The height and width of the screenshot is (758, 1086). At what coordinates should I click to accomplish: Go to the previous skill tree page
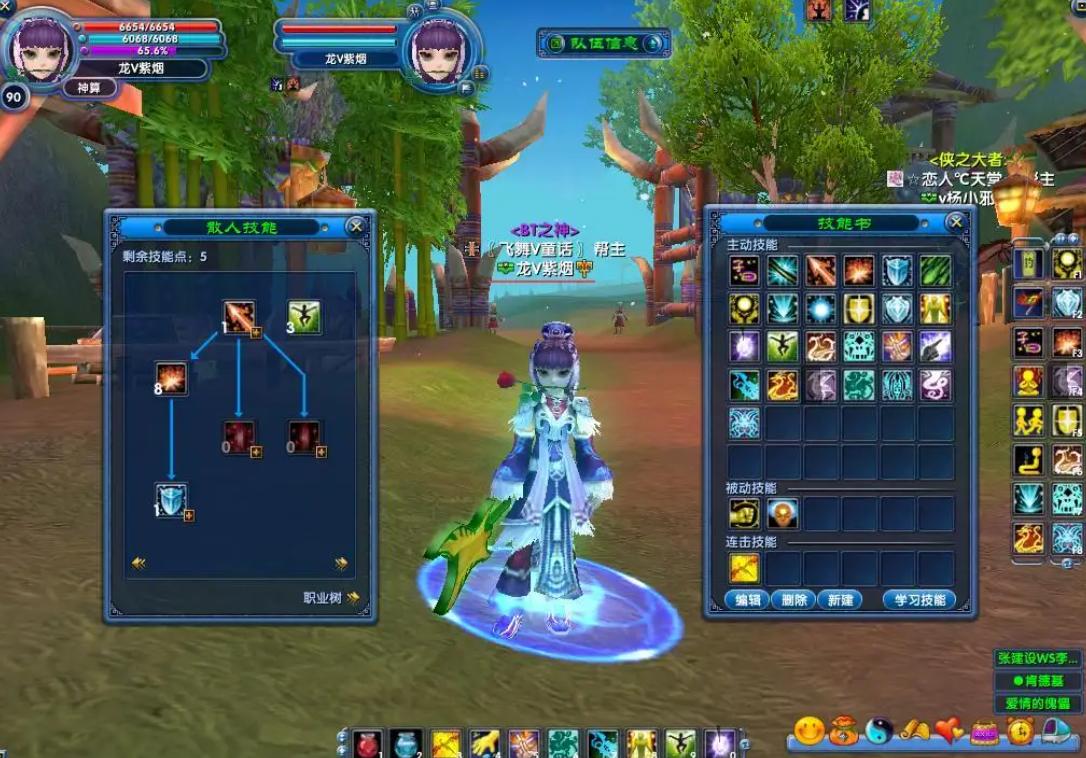[x=139, y=563]
